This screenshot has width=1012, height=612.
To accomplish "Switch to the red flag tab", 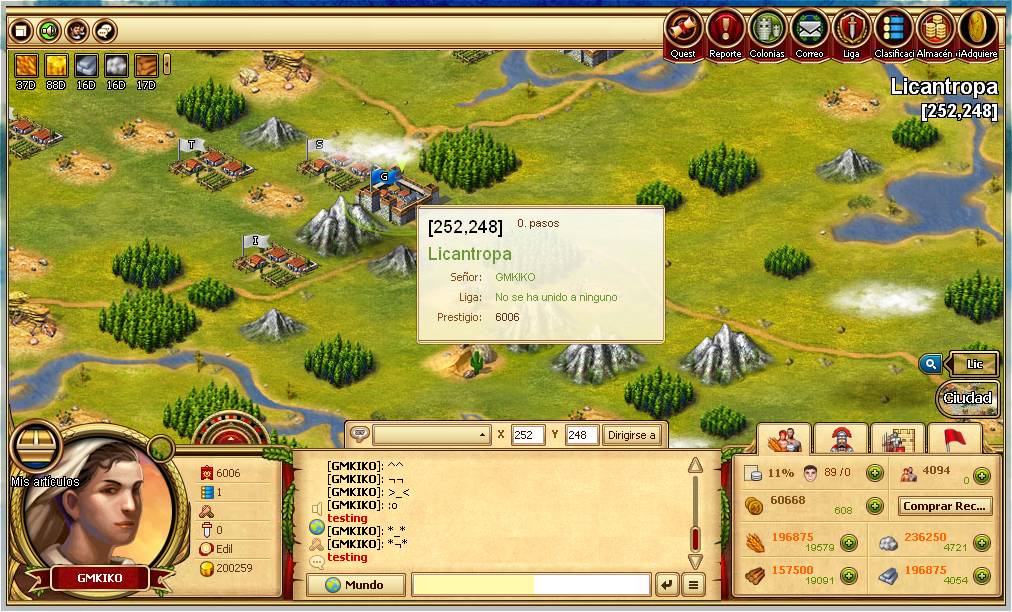I will coord(954,439).
